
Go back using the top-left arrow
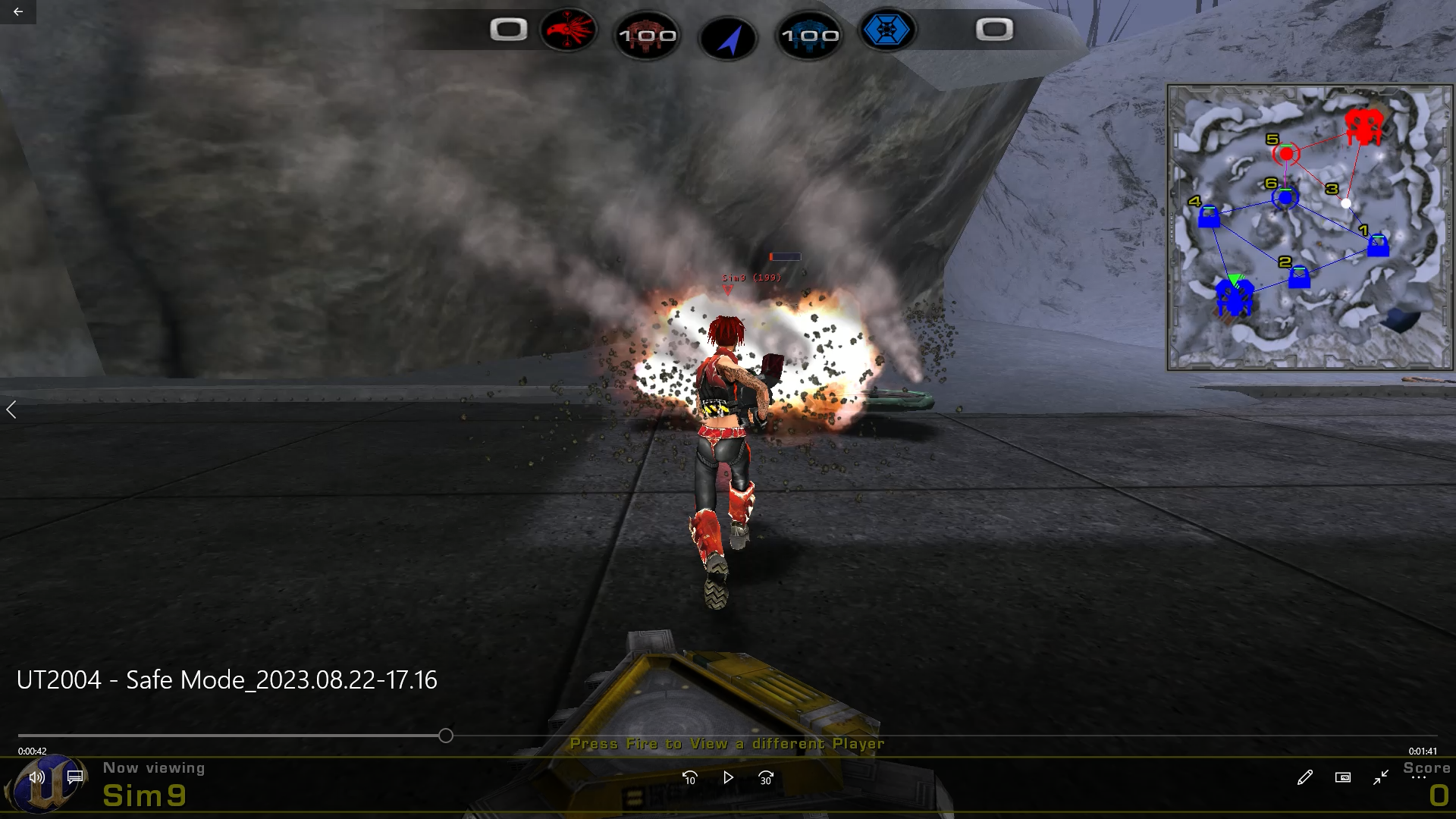point(18,11)
